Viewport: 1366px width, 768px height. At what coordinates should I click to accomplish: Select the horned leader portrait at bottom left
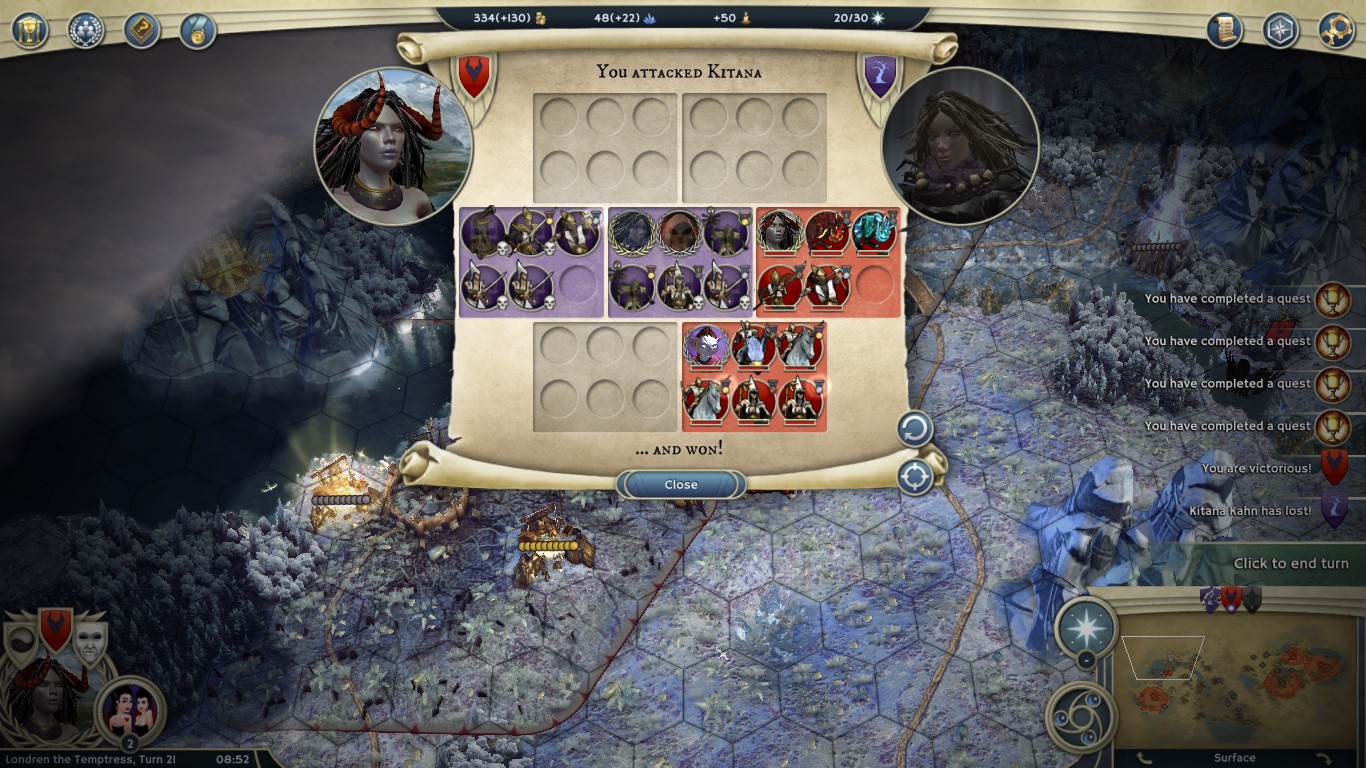[x=45, y=700]
